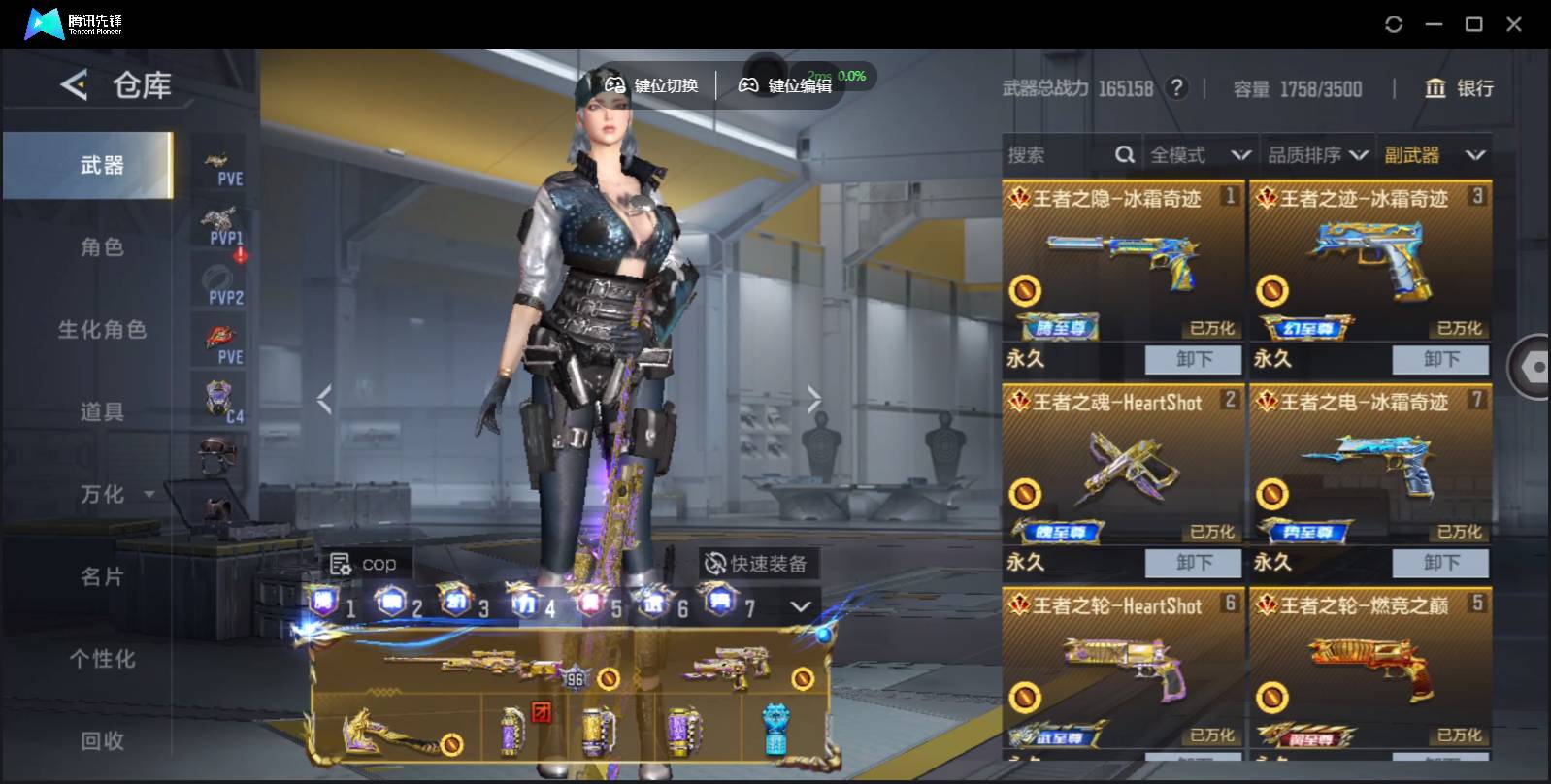This screenshot has height=784, width=1551.
Task: Click the 键位编辑 key mapping editor
Action: tap(787, 85)
